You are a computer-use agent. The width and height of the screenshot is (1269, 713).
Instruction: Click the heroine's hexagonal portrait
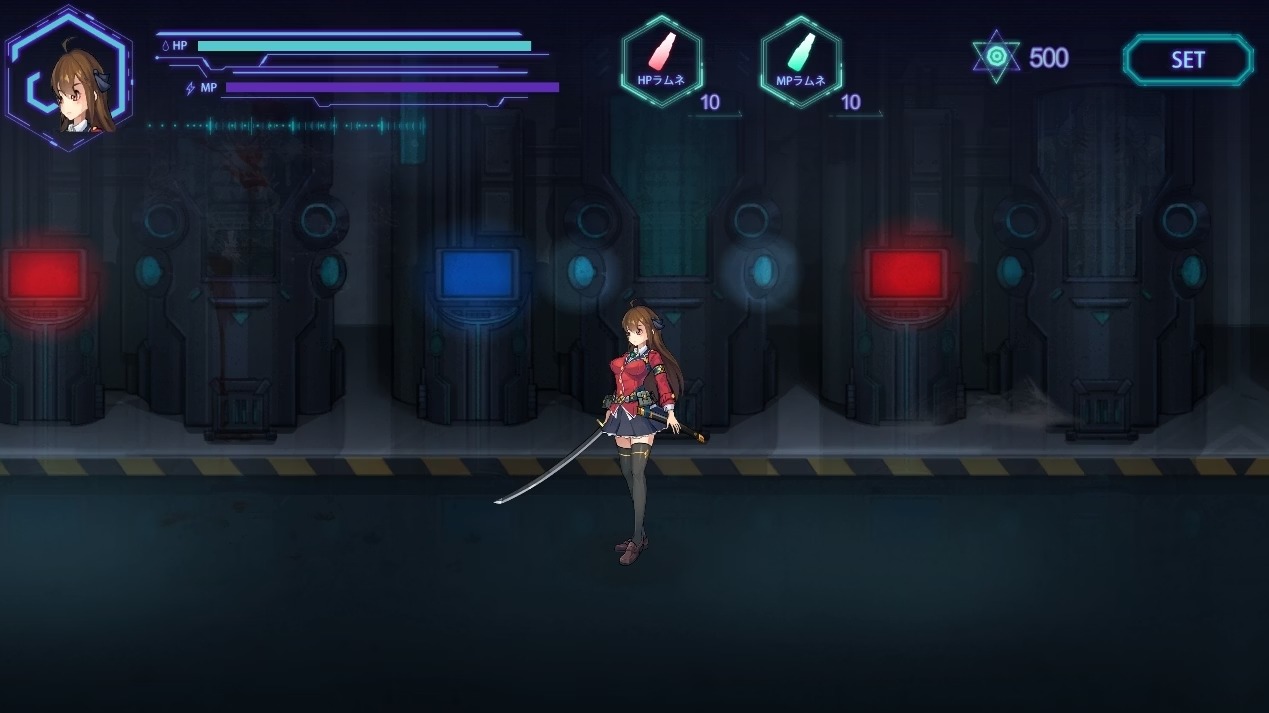point(68,79)
